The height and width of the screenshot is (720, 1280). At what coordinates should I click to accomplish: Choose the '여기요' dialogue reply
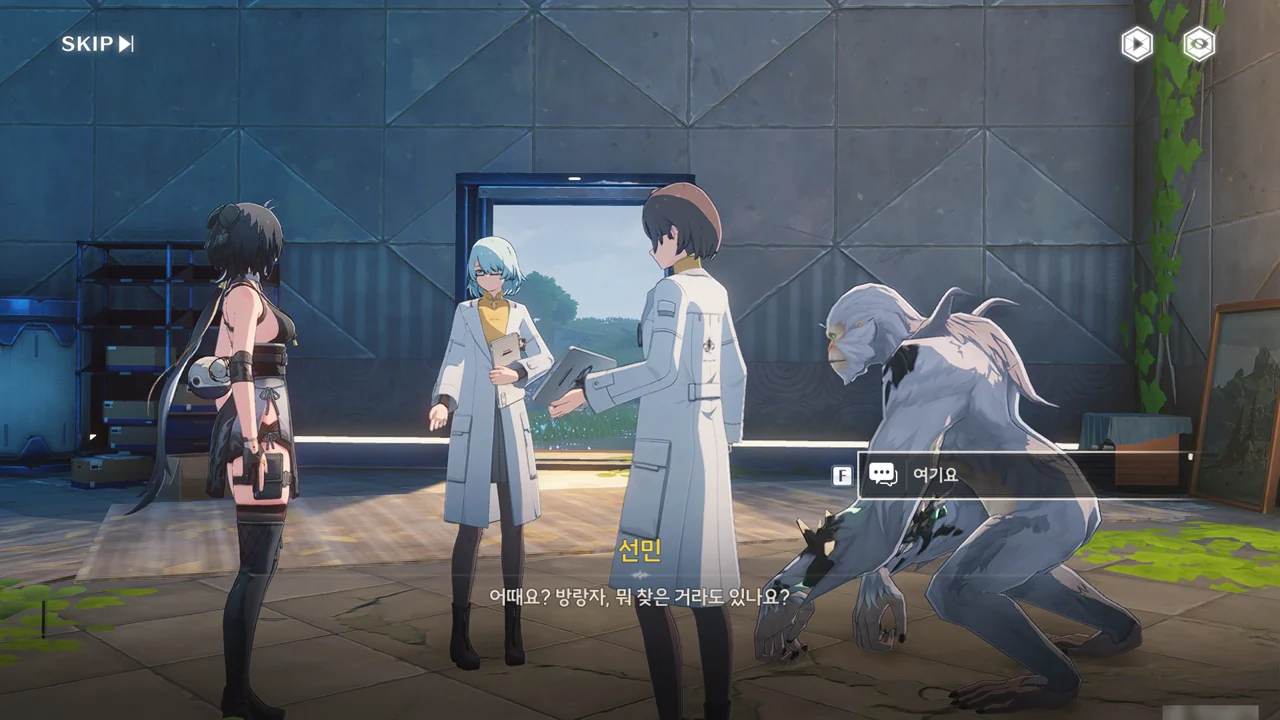point(1020,475)
